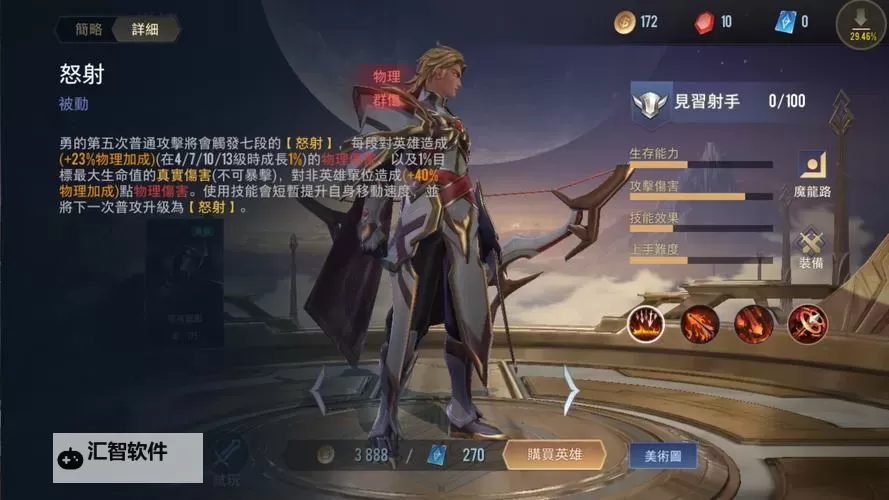View the single fiery arrow skill
The height and width of the screenshot is (500, 889).
coord(753,324)
